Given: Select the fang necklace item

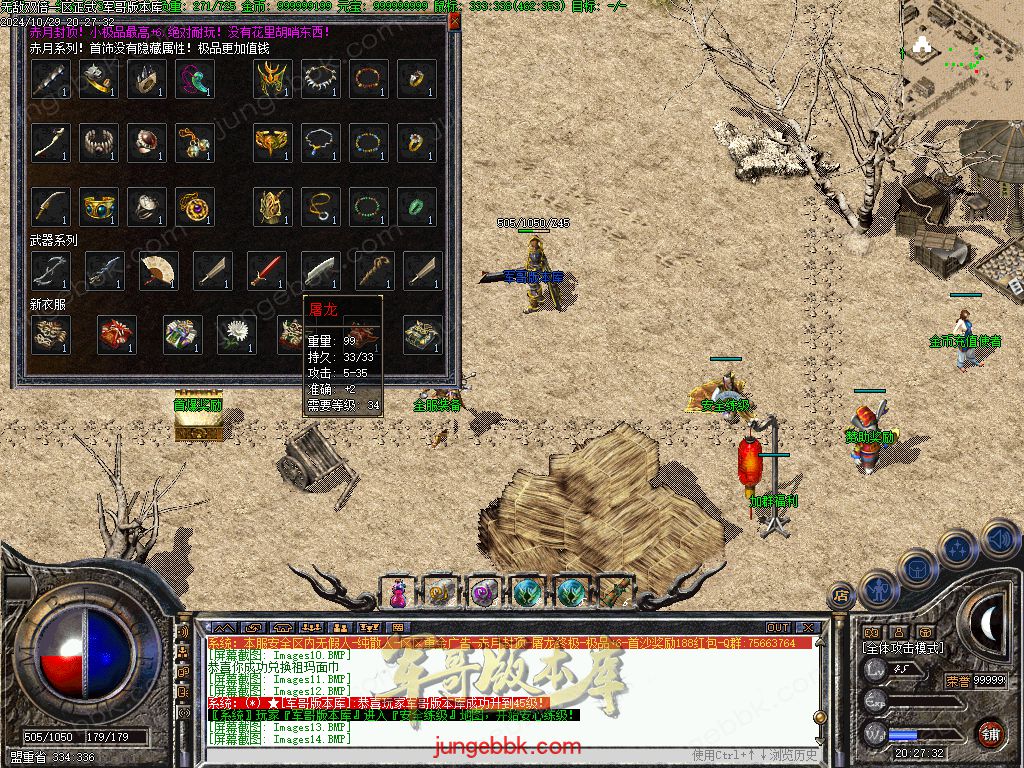Looking at the screenshot, I should pos(320,79).
